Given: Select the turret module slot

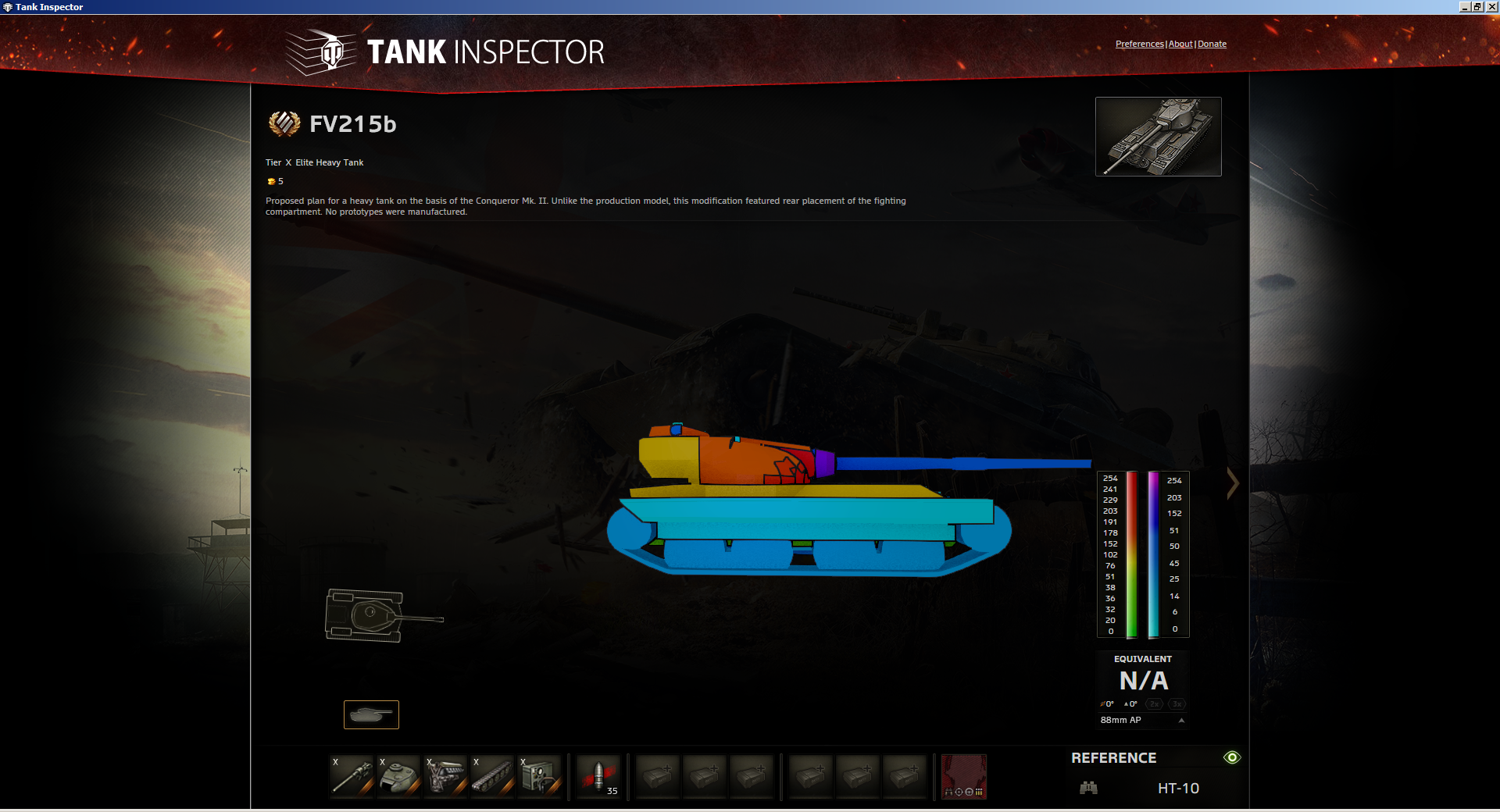Looking at the screenshot, I should (398, 776).
